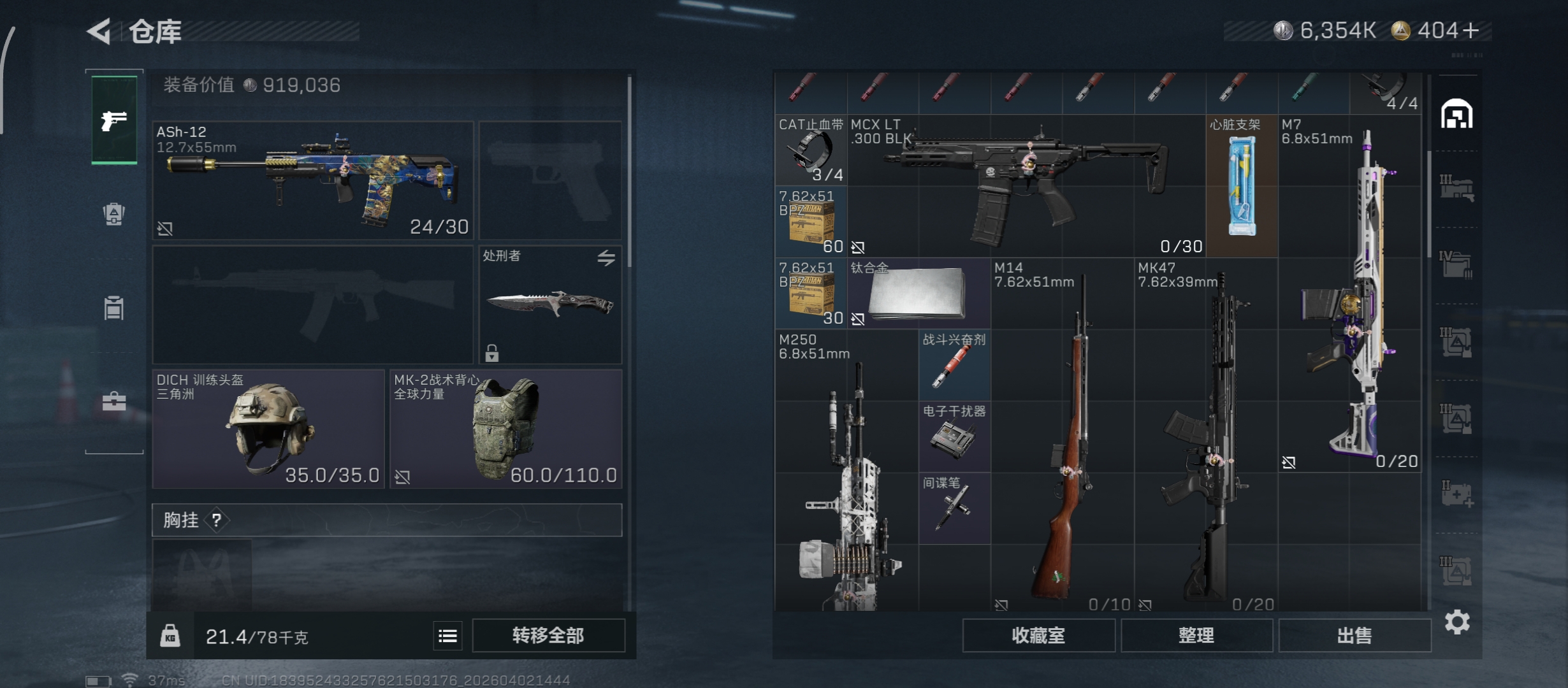The width and height of the screenshot is (1568, 688).
Task: Pick the 心脏支架 item
Action: [1242, 186]
